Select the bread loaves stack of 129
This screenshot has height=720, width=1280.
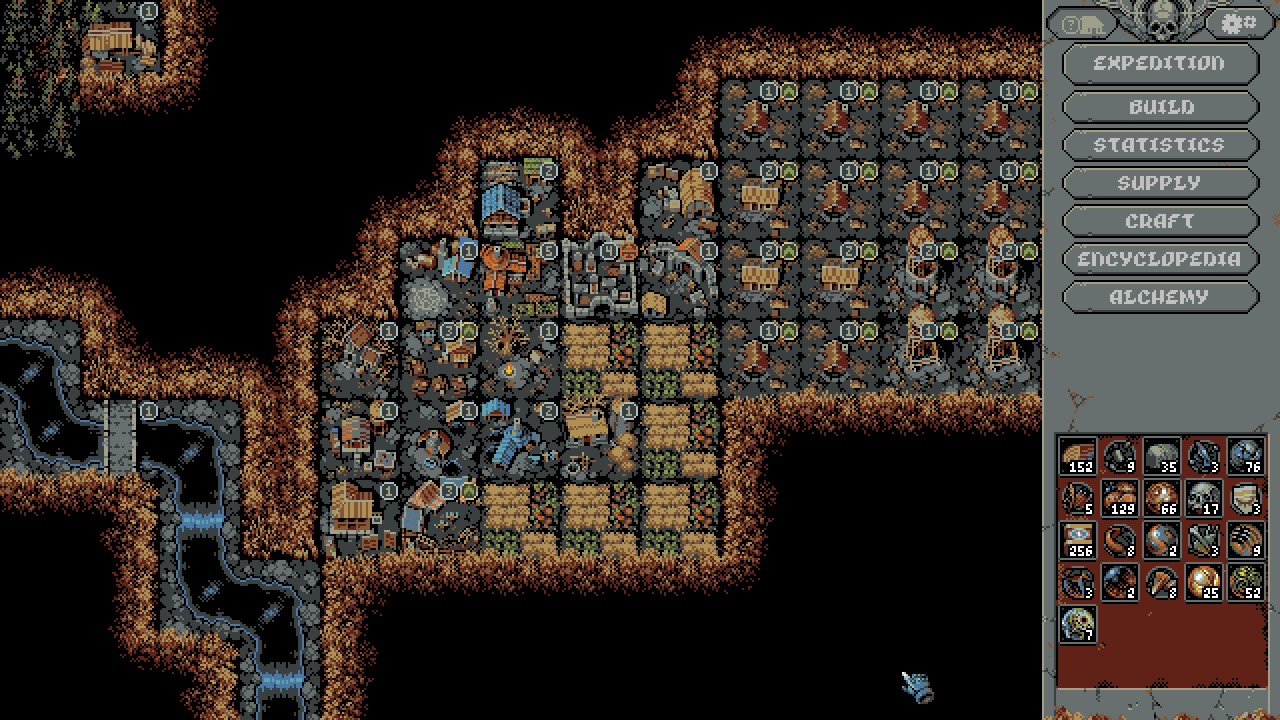click(1119, 498)
